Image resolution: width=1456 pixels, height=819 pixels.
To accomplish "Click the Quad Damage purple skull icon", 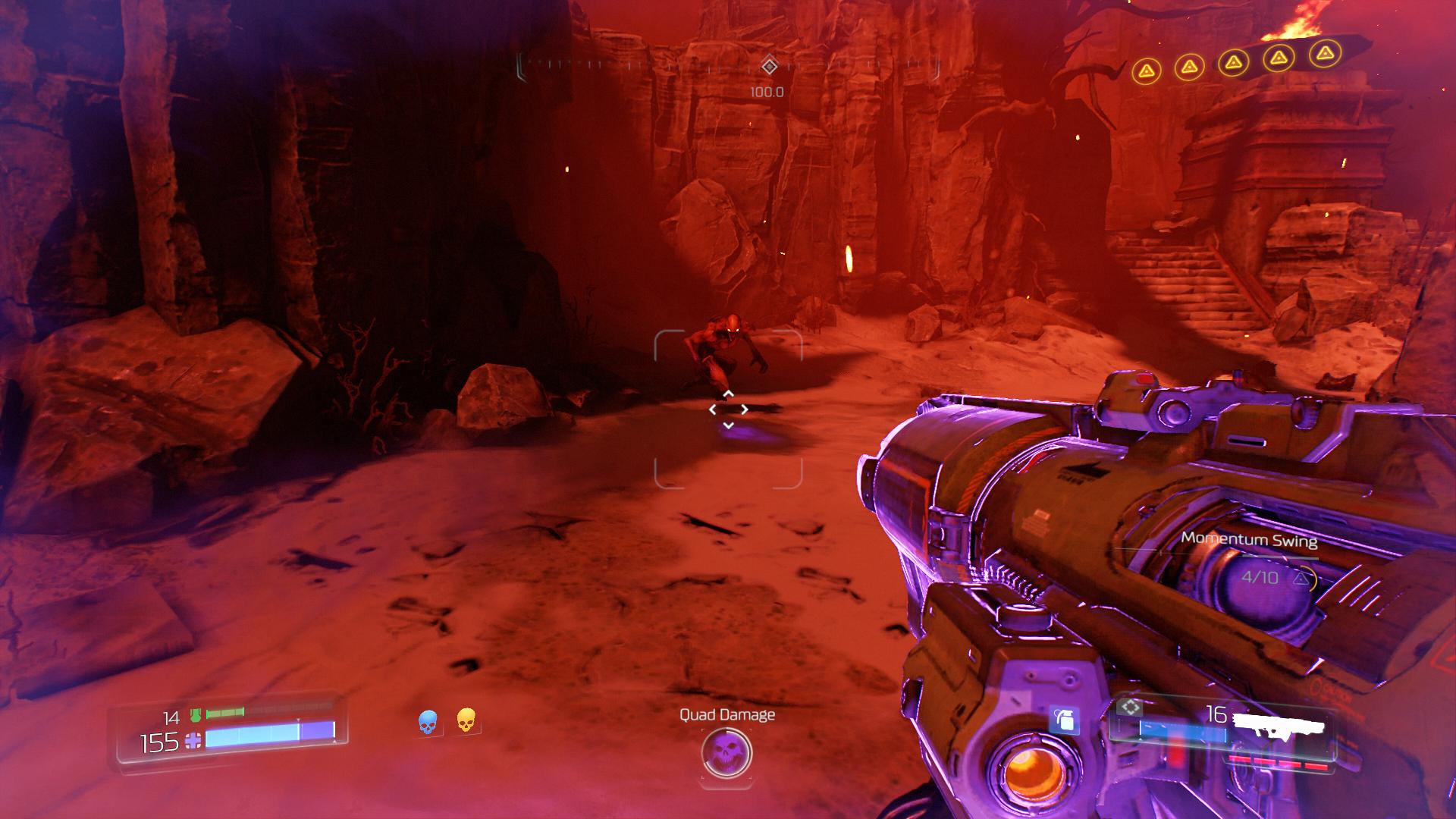I will coord(726,753).
